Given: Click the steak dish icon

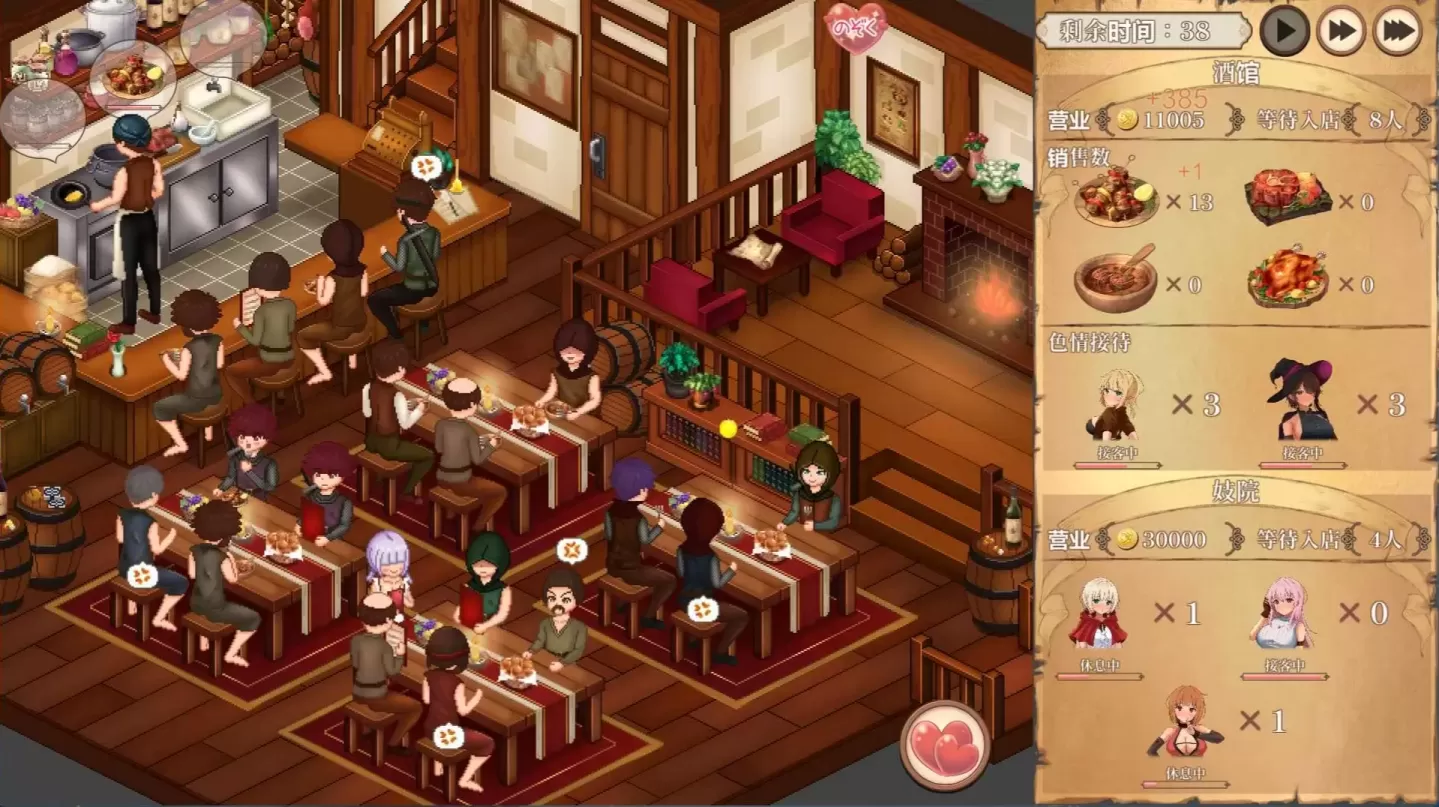Looking at the screenshot, I should (x=1290, y=198).
